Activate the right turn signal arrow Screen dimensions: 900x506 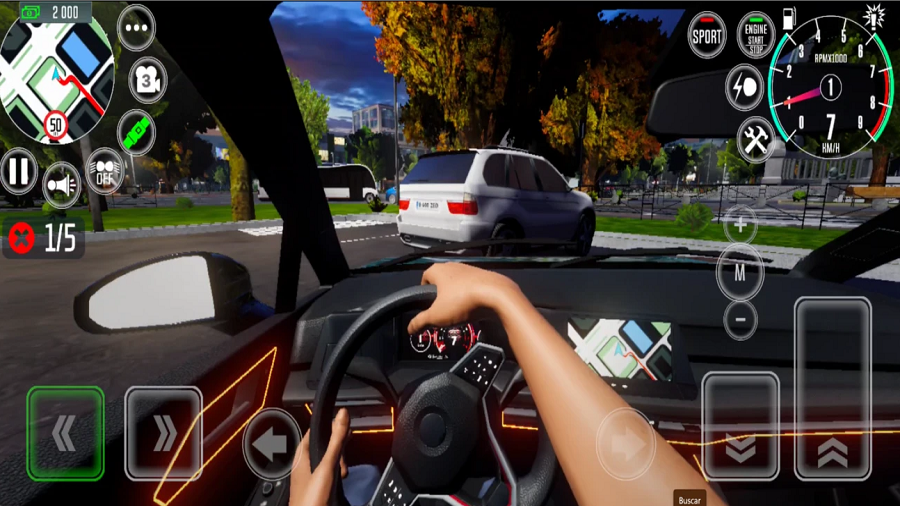(625, 444)
